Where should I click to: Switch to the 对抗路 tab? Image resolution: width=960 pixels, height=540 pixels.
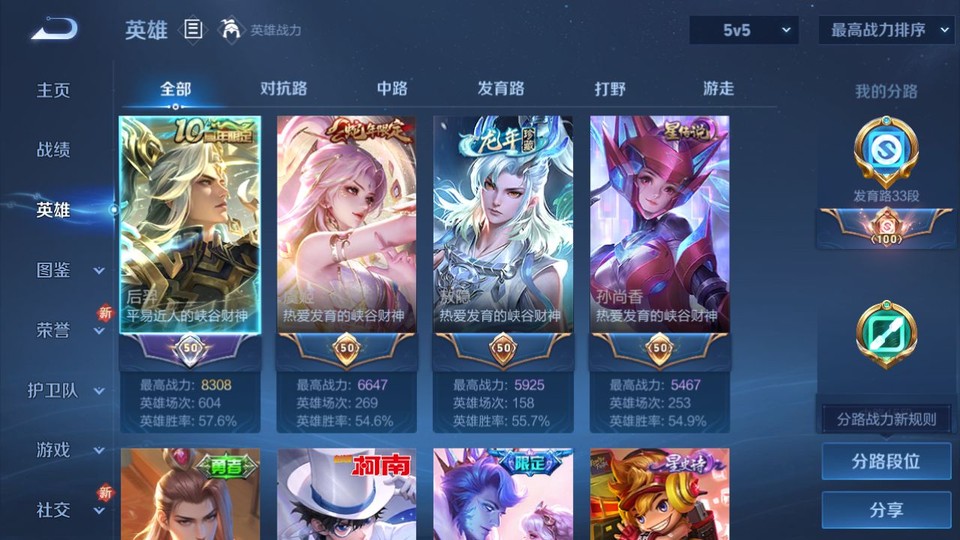click(x=283, y=89)
